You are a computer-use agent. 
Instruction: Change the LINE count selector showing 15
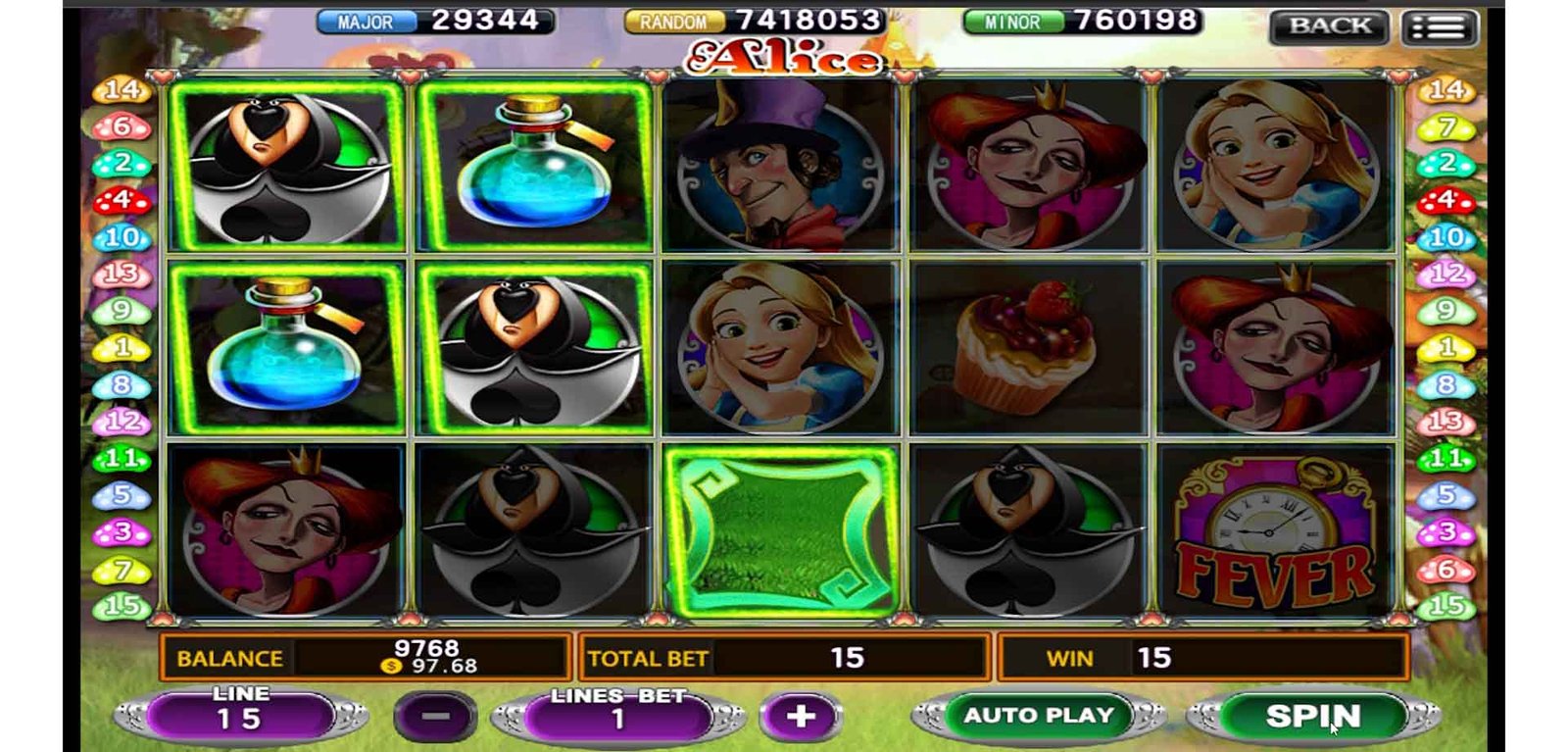click(x=240, y=716)
